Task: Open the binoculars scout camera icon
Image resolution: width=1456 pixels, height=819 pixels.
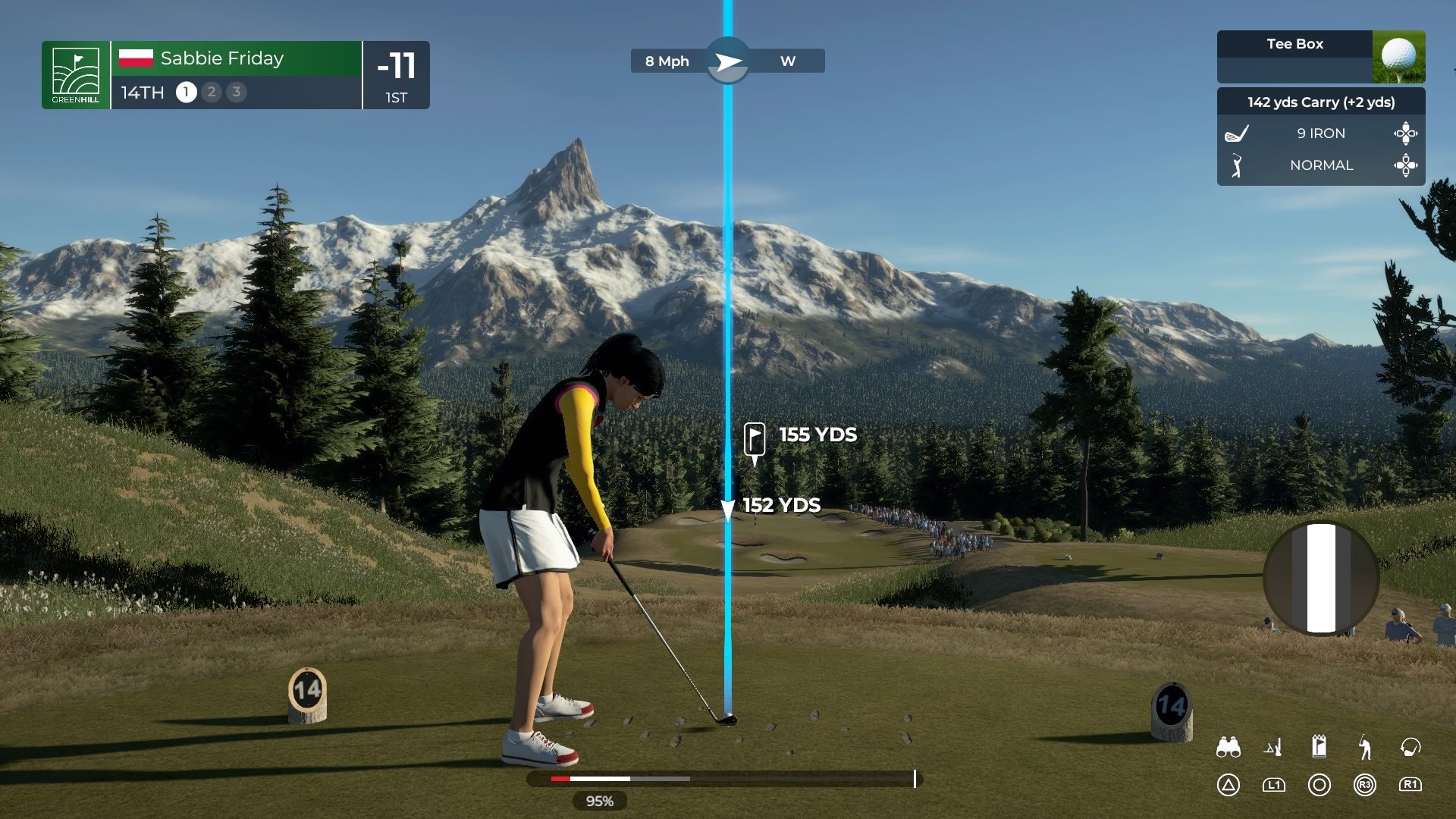Action: (x=1228, y=748)
